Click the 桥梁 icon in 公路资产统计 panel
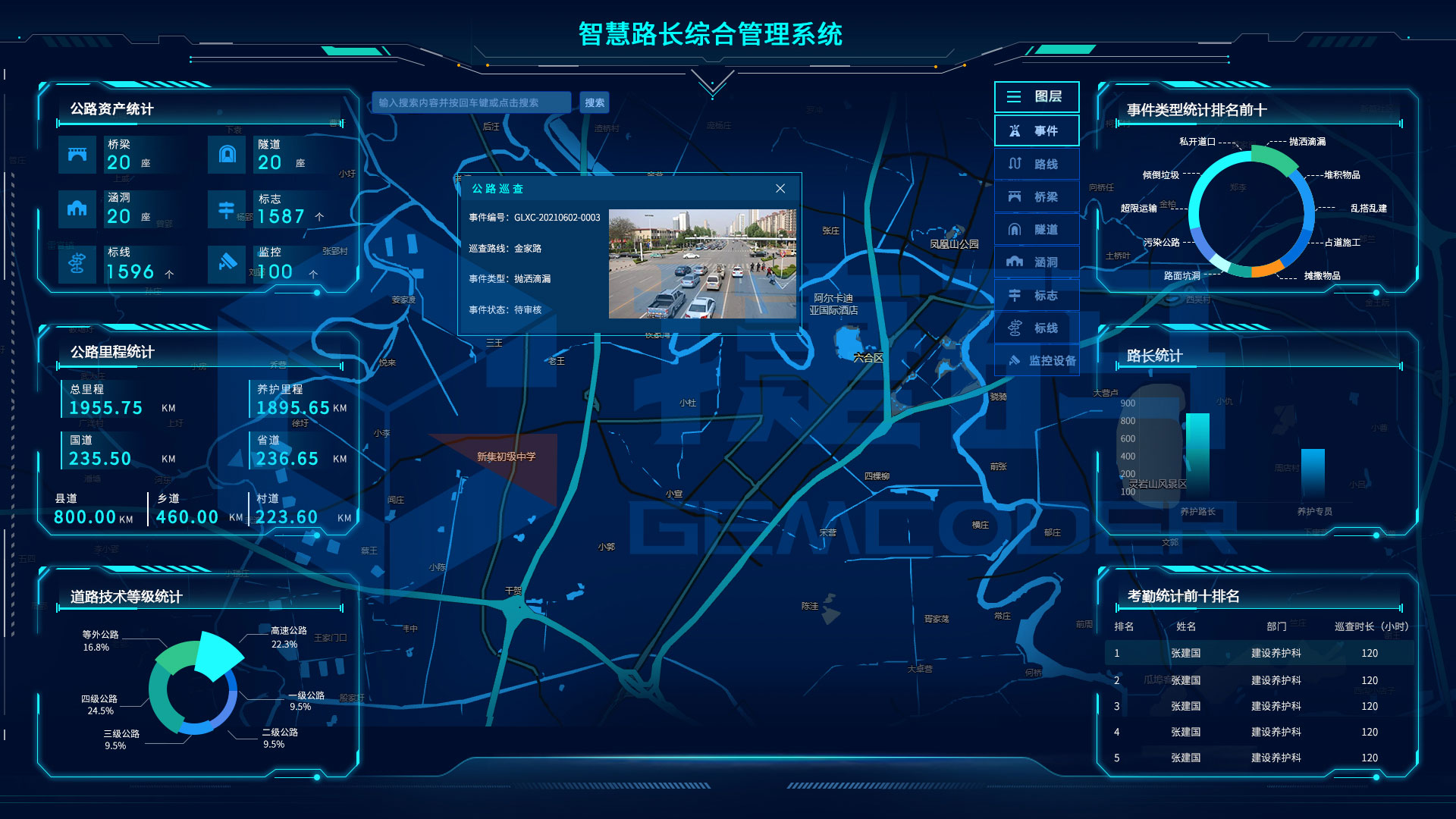Image resolution: width=1456 pixels, height=819 pixels. (77, 154)
